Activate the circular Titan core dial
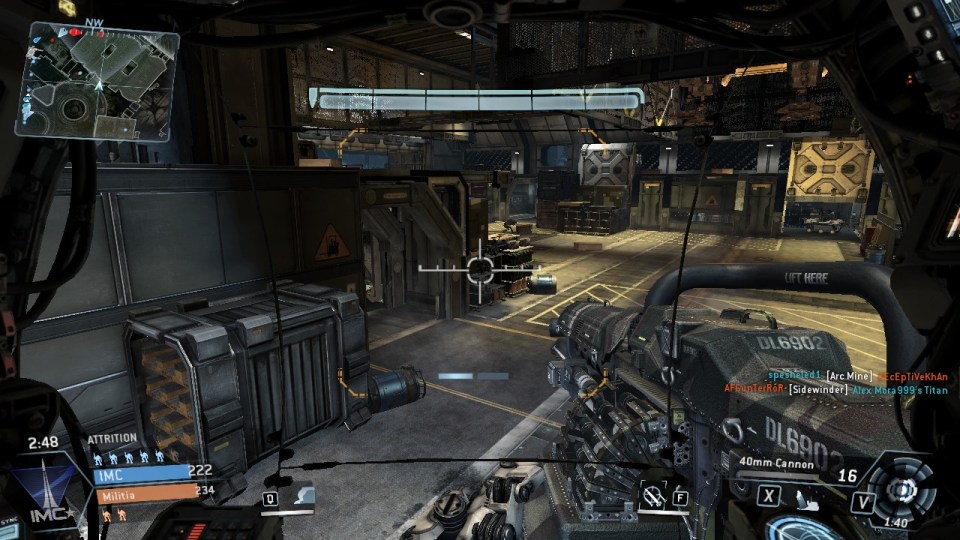Viewport: 960px width, 540px height. [901, 489]
